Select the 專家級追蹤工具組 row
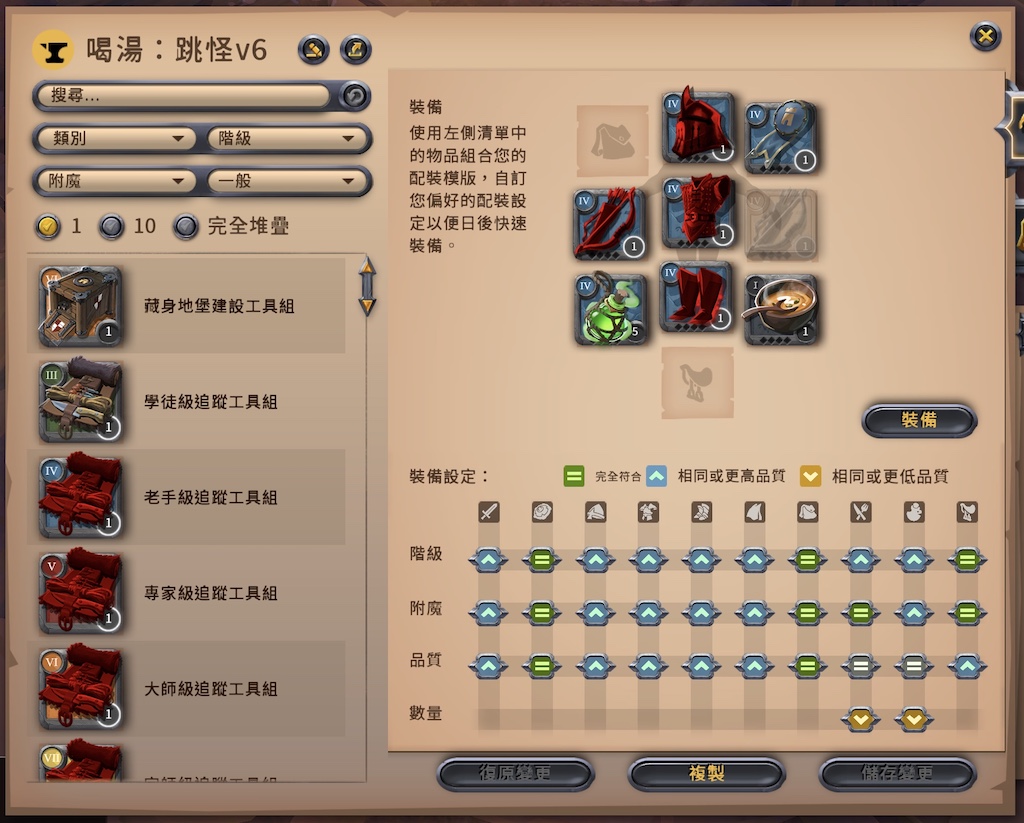This screenshot has height=823, width=1024. [x=190, y=593]
